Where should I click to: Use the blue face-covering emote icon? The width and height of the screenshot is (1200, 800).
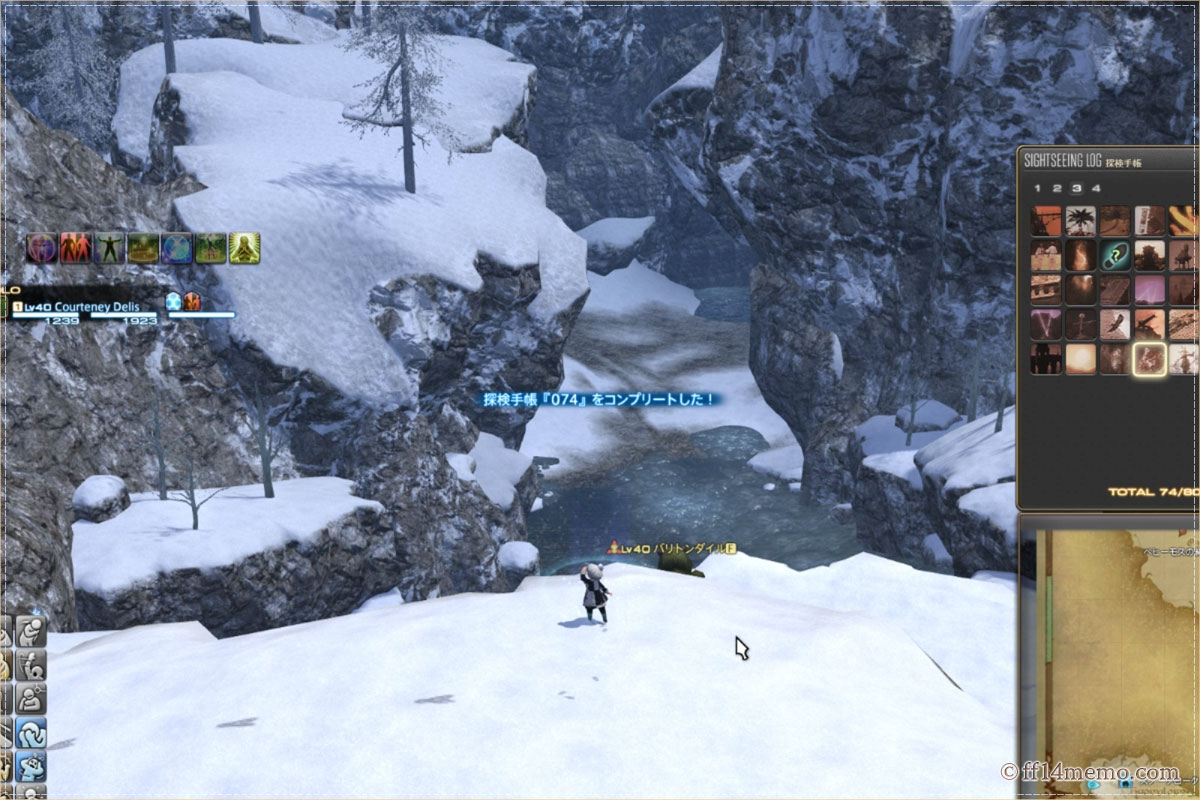click(x=30, y=733)
